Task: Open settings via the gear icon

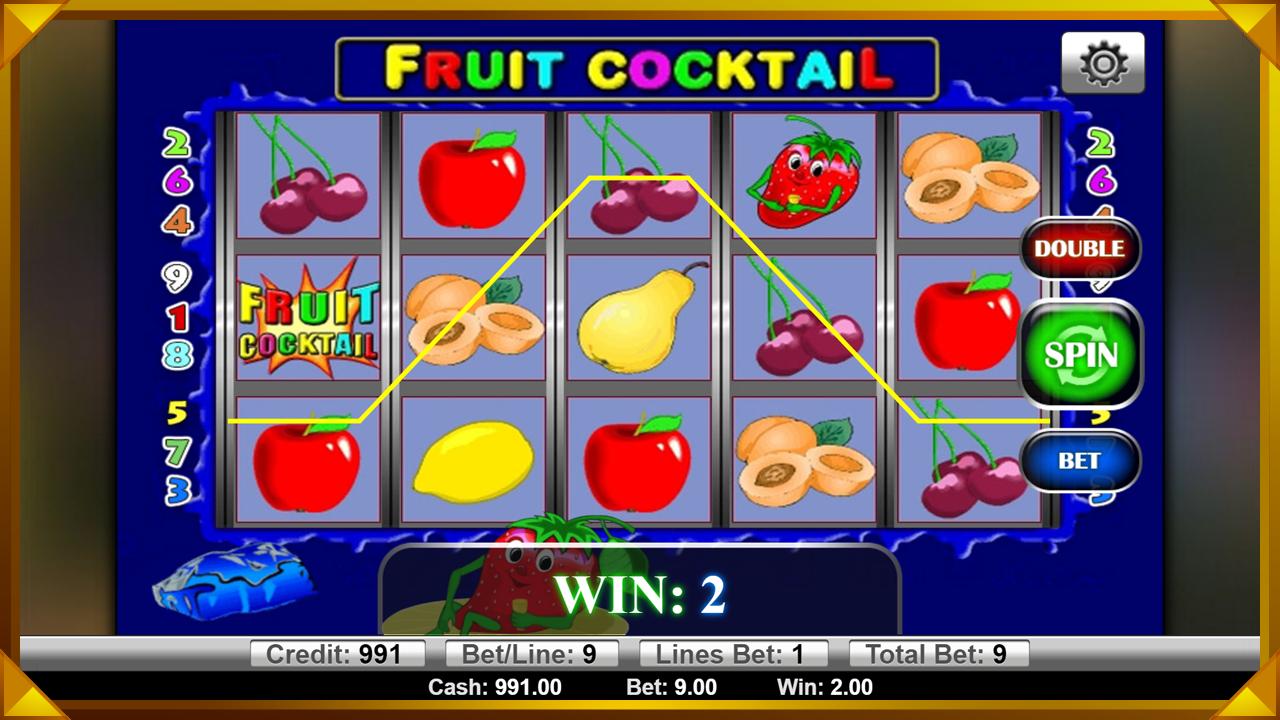Action: [x=1103, y=63]
